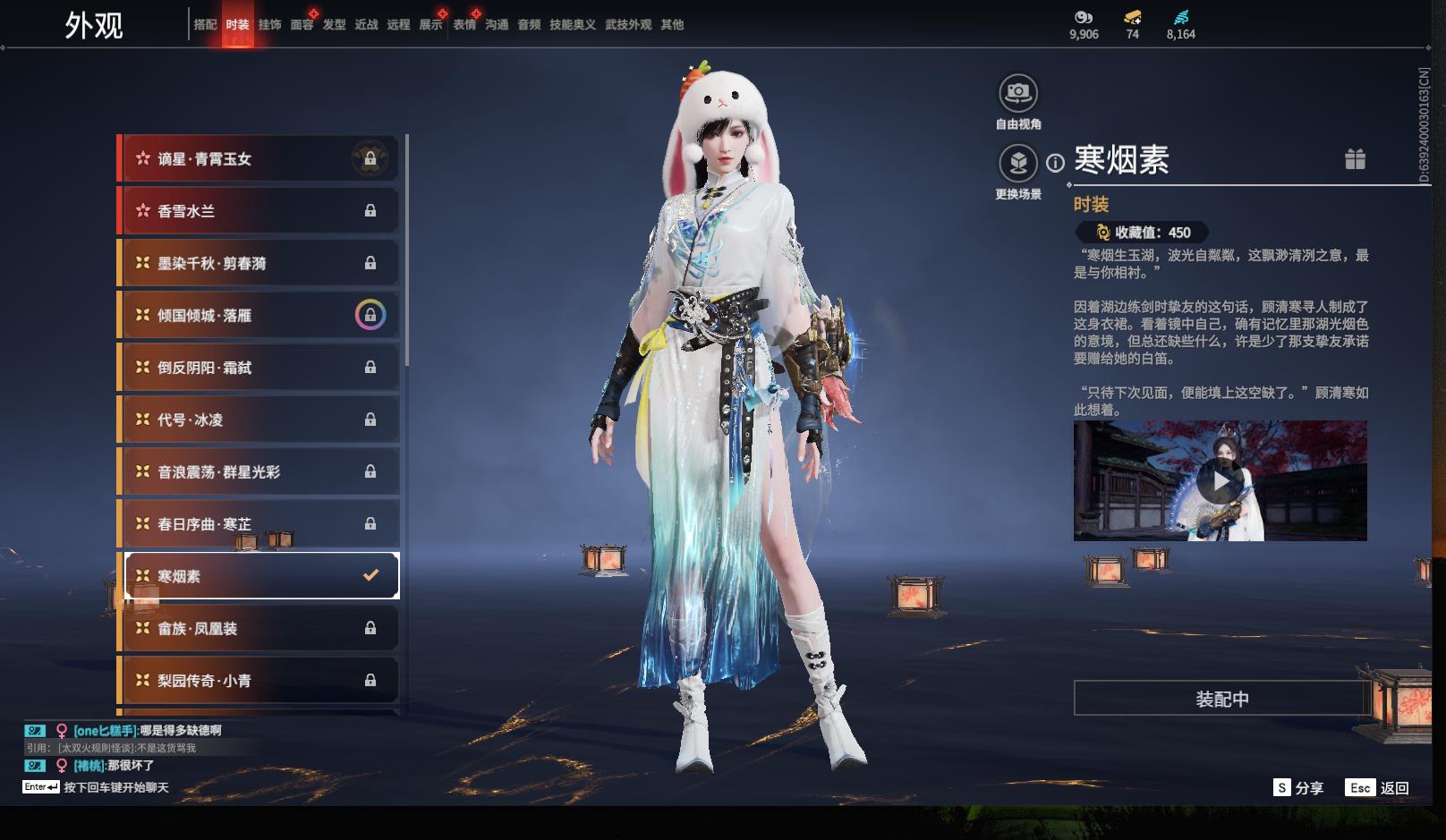Click the 装配中 equip button
Screen dimensions: 1446x840
[1222, 699]
